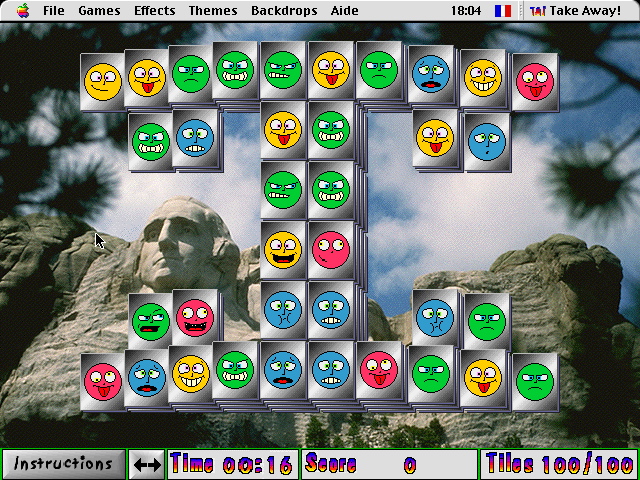Open the Apple menu
The width and height of the screenshot is (640, 480).
pyautogui.click(x=22, y=11)
